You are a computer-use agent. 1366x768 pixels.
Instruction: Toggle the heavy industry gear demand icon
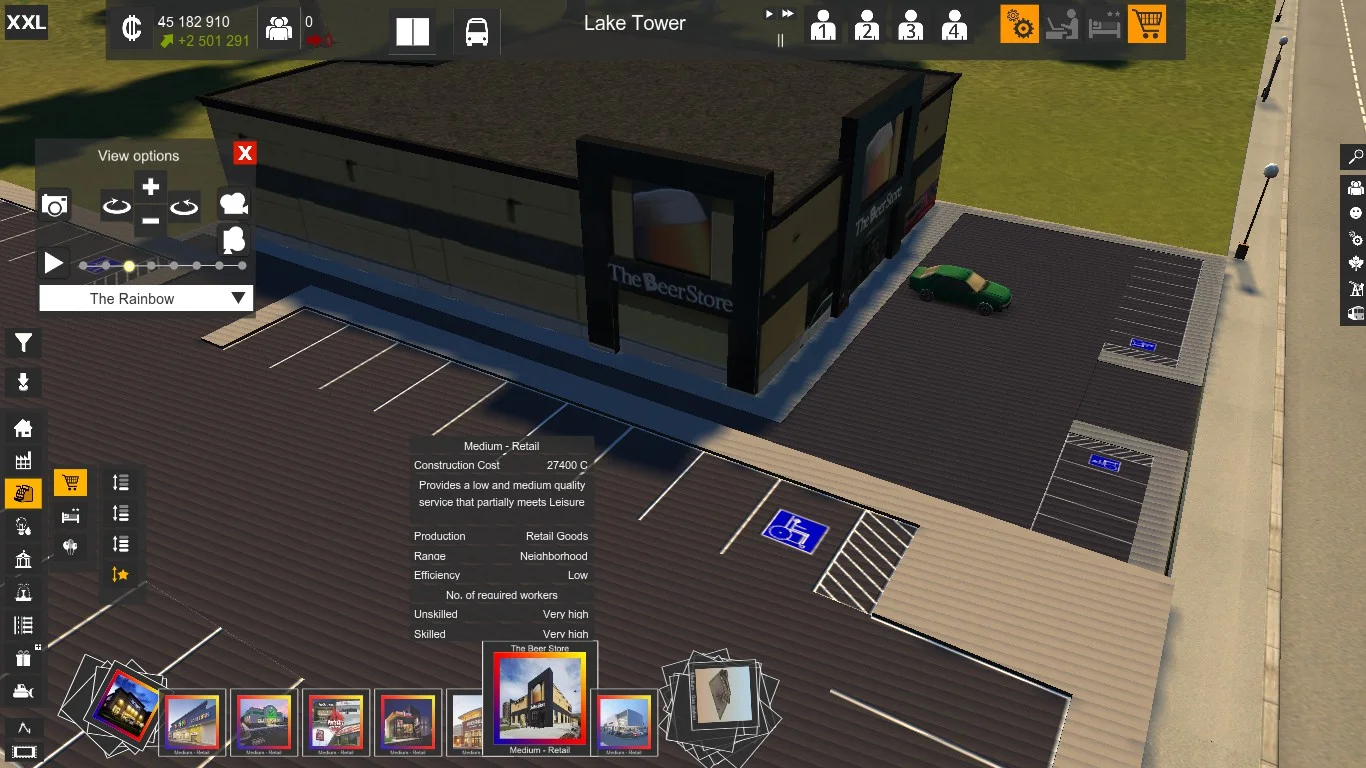coord(1020,25)
